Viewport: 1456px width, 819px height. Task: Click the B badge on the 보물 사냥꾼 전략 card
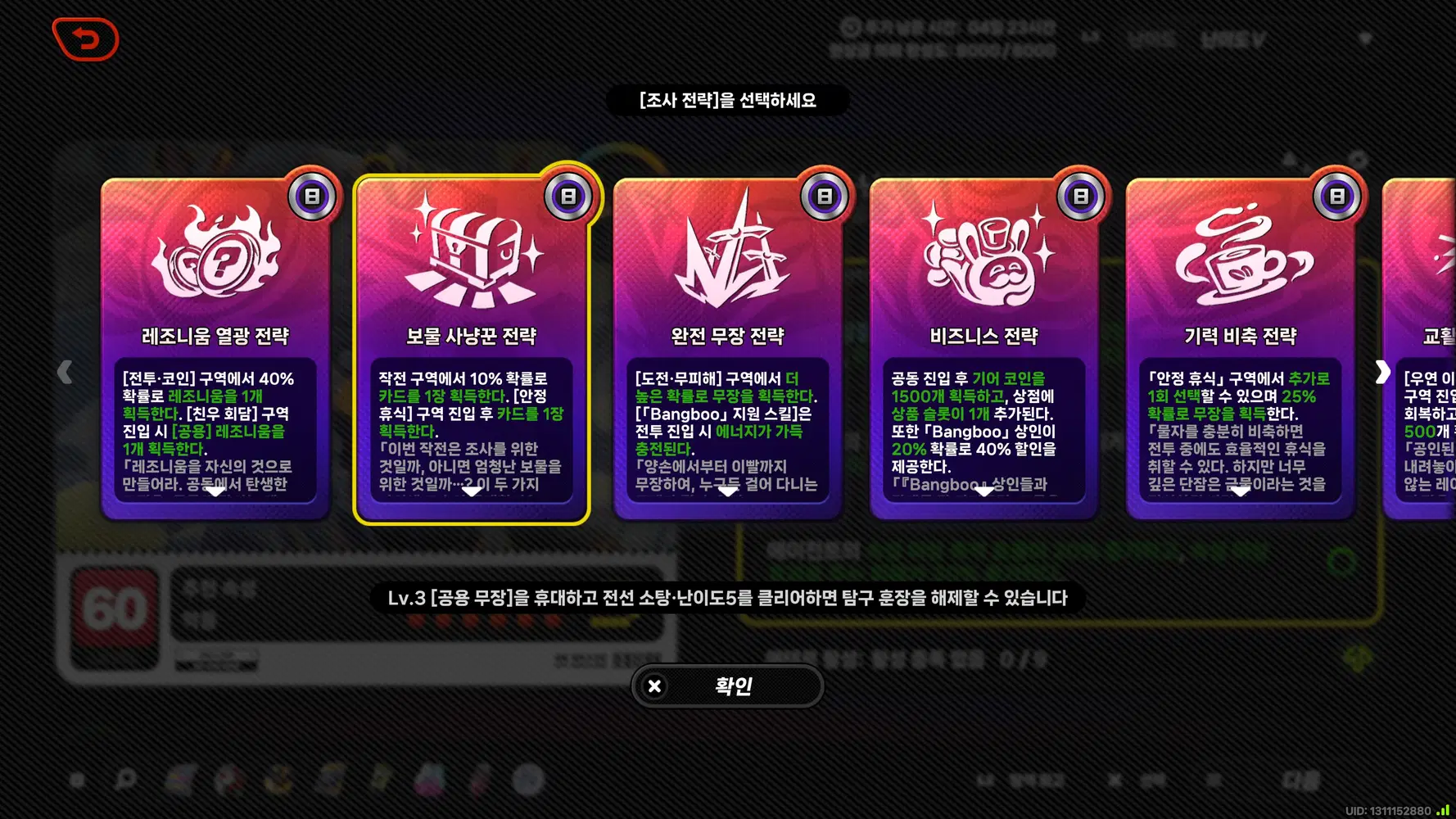point(567,195)
